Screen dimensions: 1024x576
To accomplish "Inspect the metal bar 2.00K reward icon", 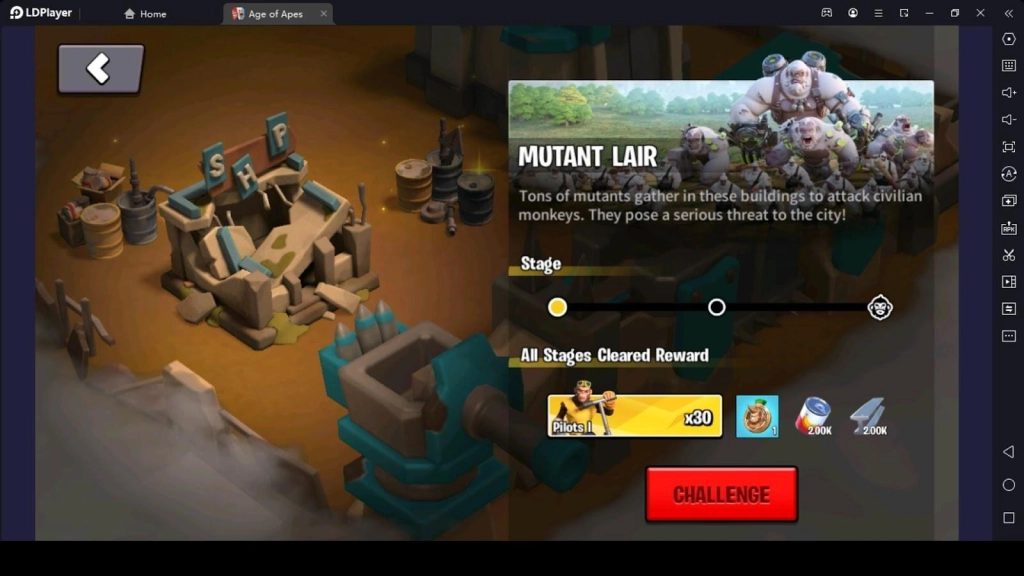I will pyautogui.click(x=869, y=416).
